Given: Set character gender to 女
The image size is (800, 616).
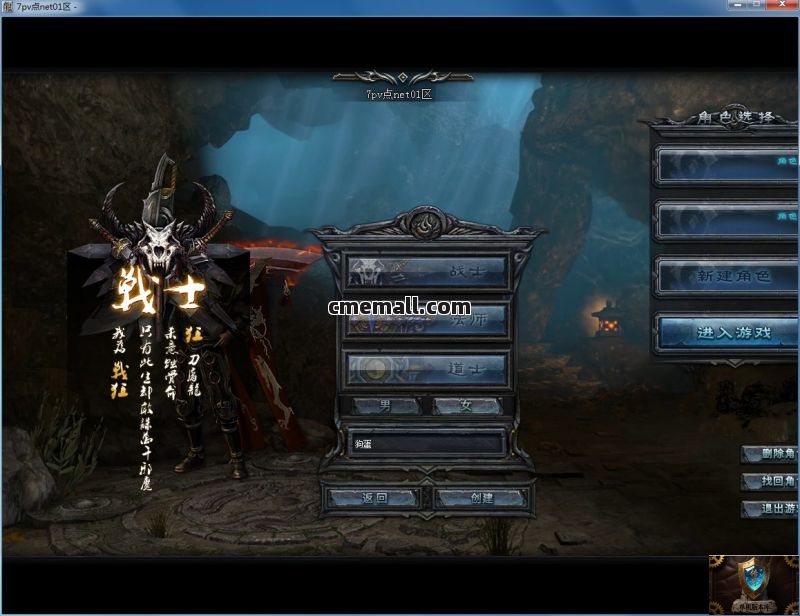Looking at the screenshot, I should 466,406.
